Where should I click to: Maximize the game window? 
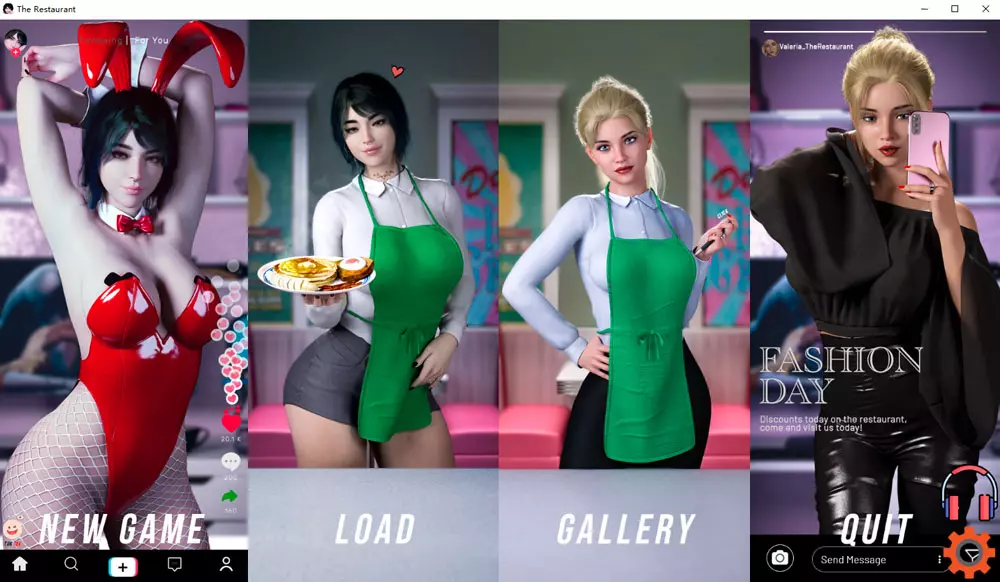(x=955, y=9)
